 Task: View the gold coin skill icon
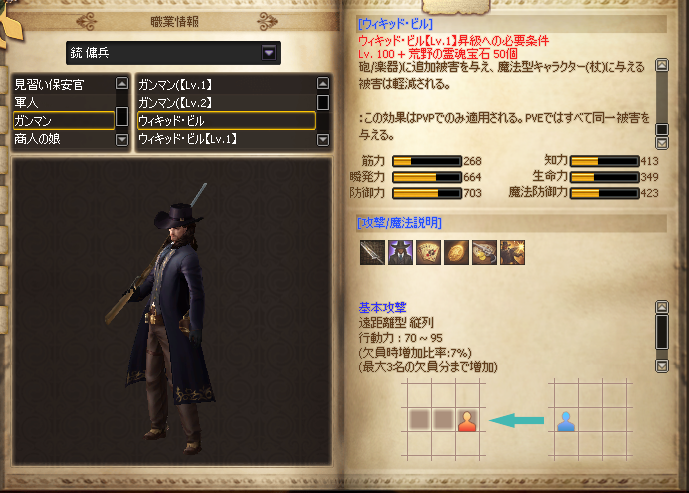(456, 252)
